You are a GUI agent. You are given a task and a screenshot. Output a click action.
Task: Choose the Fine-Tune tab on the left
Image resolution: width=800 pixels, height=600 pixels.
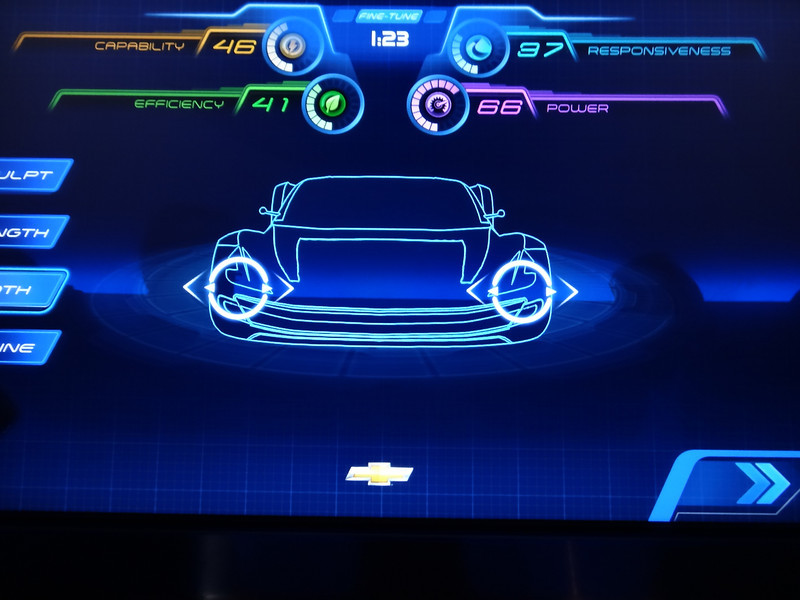pyautogui.click(x=27, y=347)
